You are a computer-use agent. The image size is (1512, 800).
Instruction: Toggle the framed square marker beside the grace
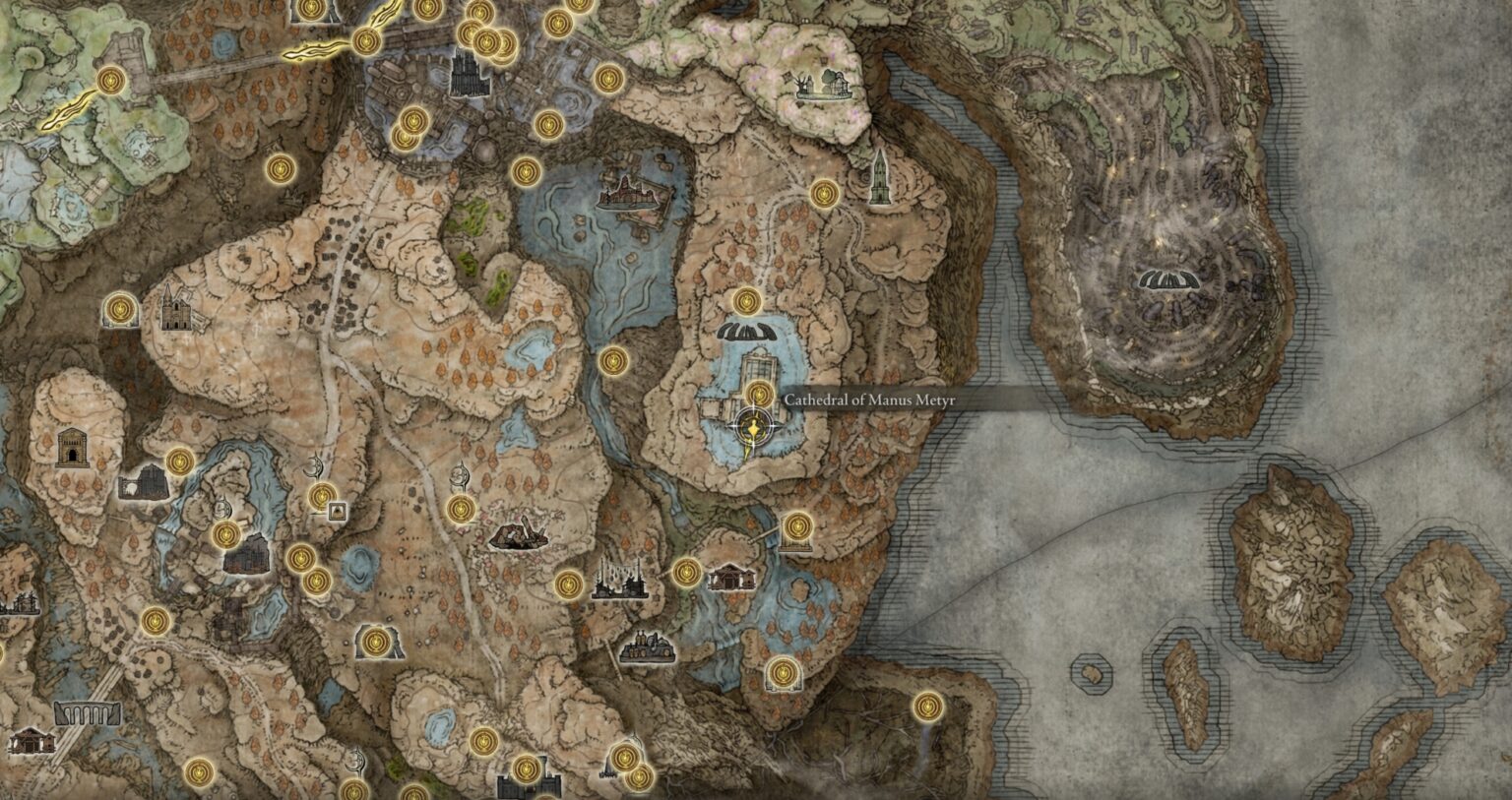pyautogui.click(x=338, y=512)
